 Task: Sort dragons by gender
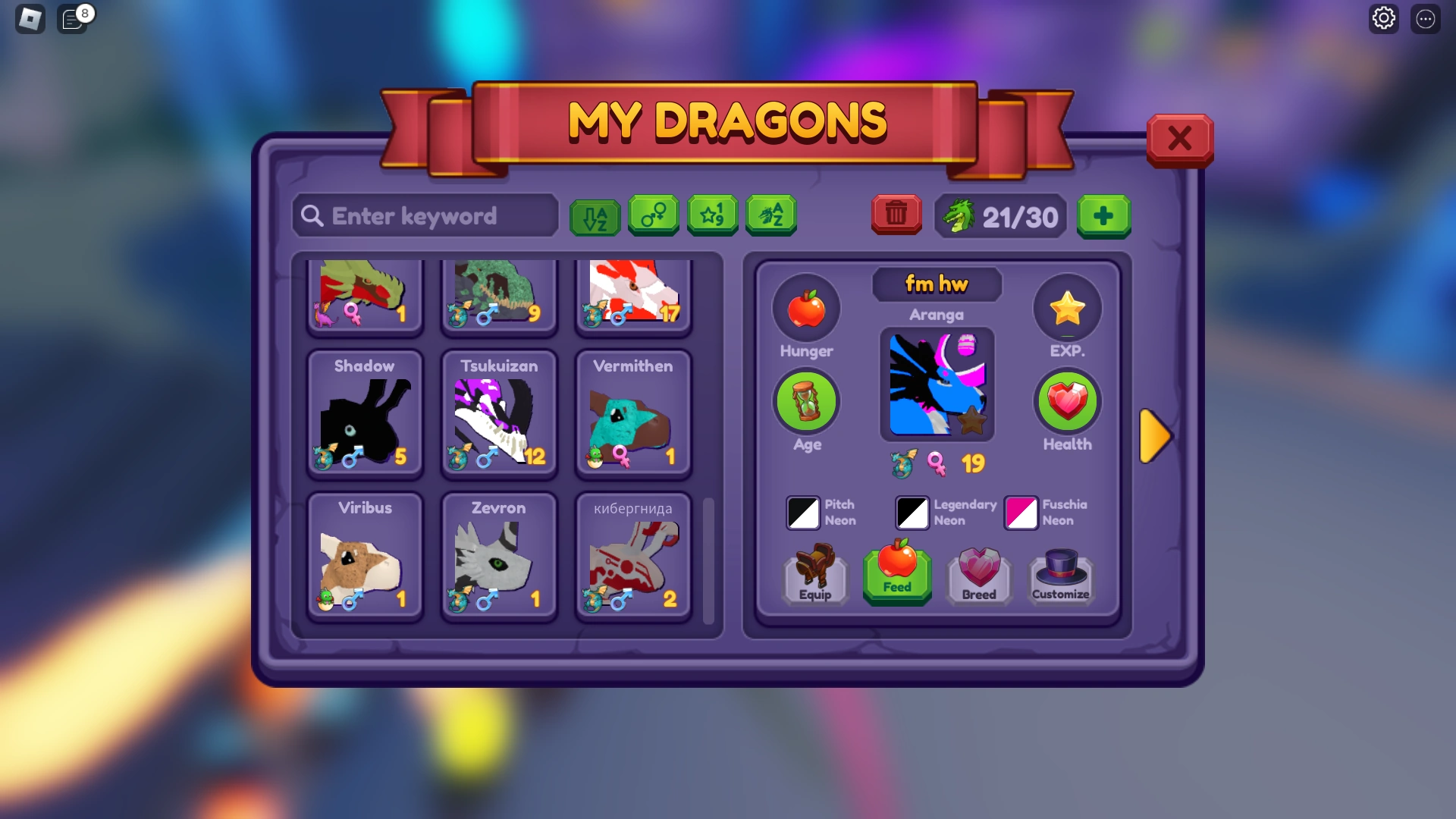(x=654, y=215)
